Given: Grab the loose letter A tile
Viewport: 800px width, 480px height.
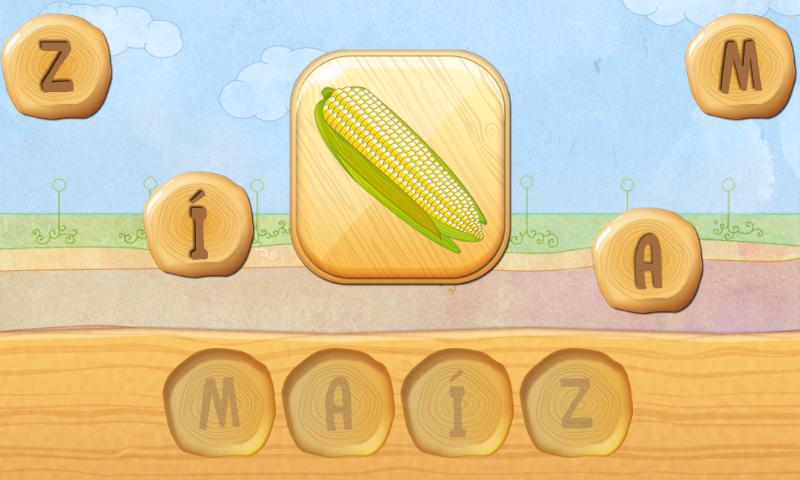Looking at the screenshot, I should click(647, 260).
